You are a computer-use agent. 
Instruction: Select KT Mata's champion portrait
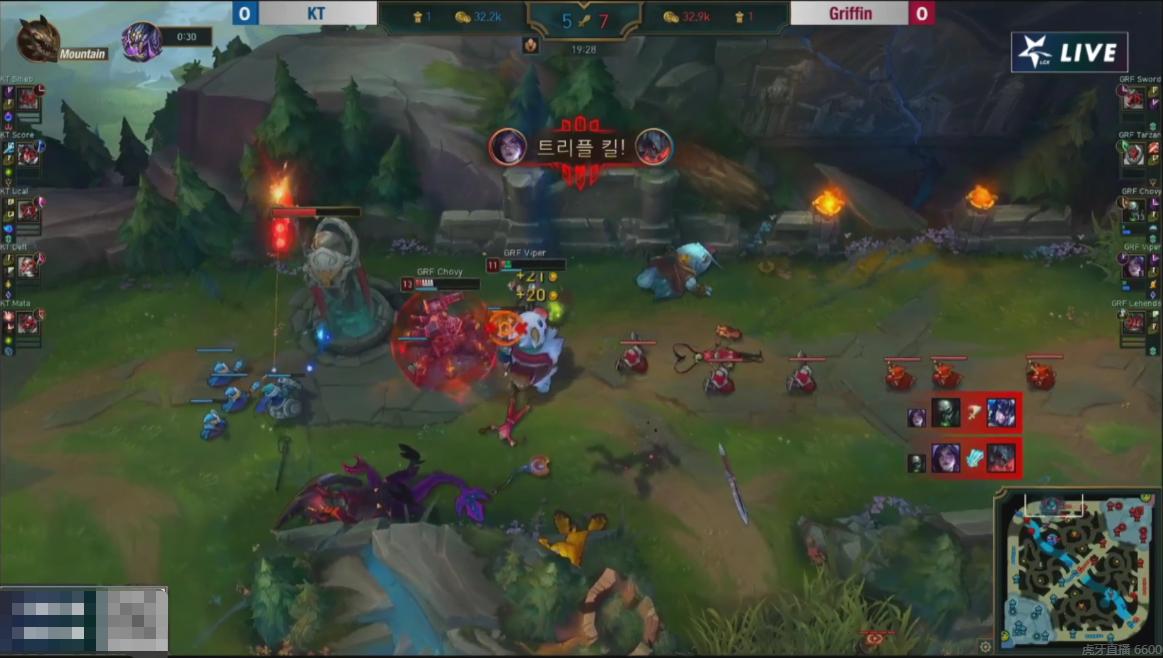pos(28,322)
